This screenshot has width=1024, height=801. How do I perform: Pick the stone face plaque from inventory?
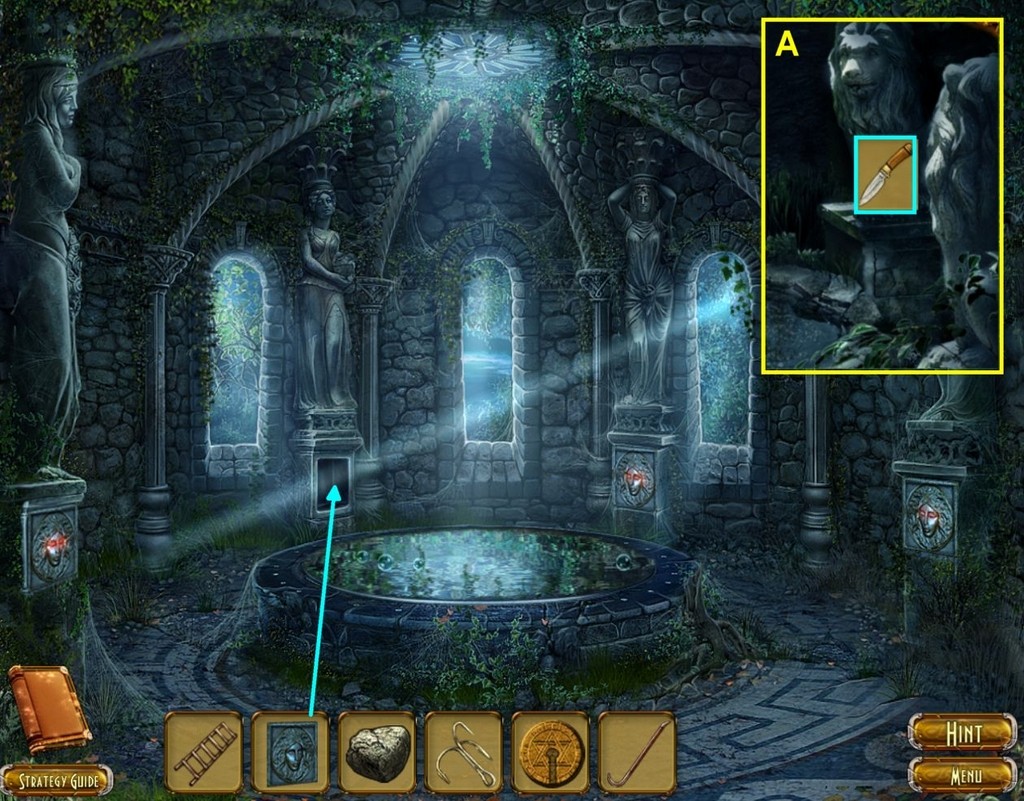pyautogui.click(x=290, y=752)
